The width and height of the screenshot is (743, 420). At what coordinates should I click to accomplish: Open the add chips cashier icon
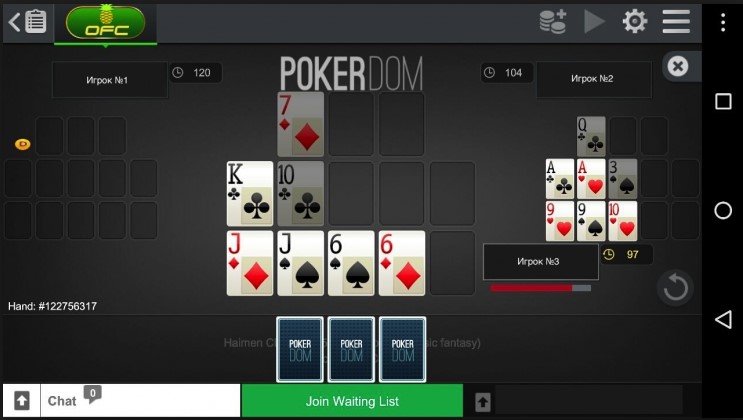point(552,21)
